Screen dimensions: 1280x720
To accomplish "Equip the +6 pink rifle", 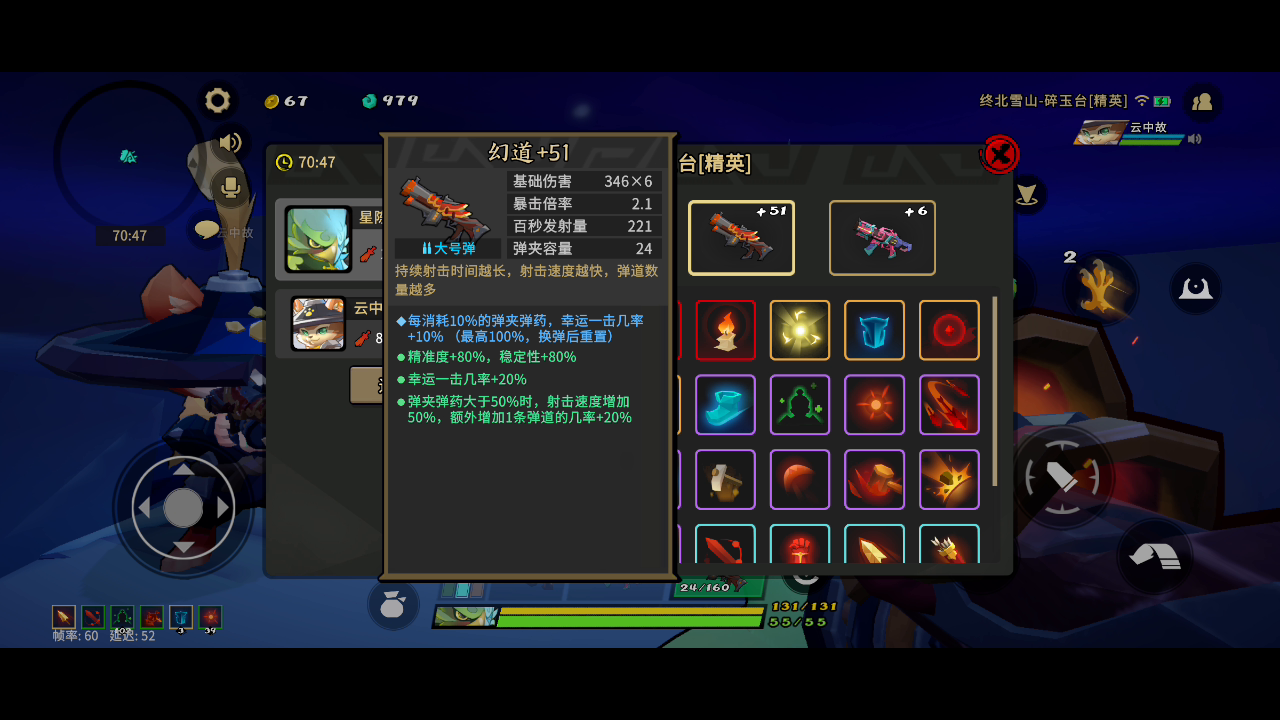I will 882,237.
